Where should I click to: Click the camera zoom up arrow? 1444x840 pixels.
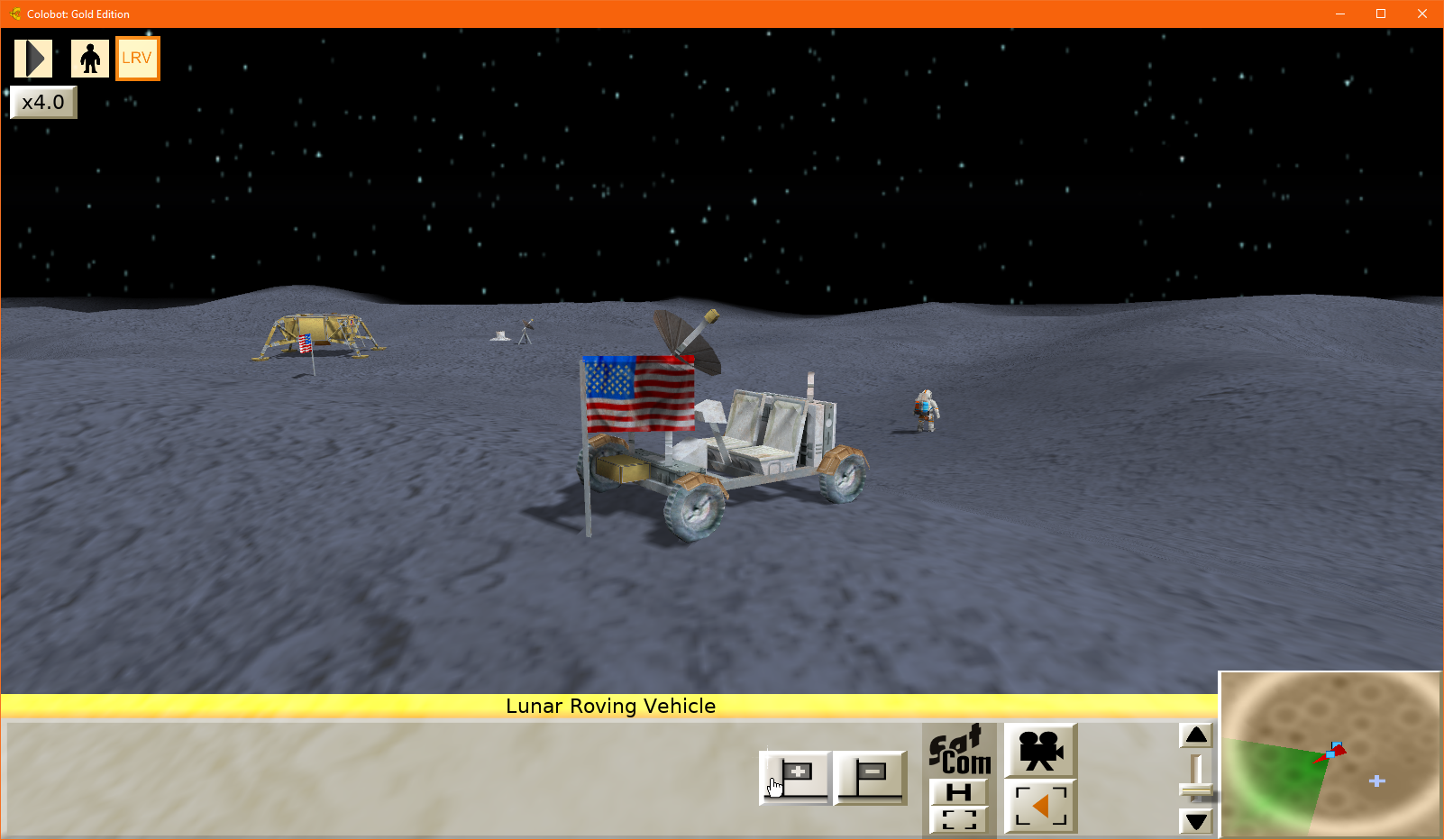click(x=1196, y=735)
